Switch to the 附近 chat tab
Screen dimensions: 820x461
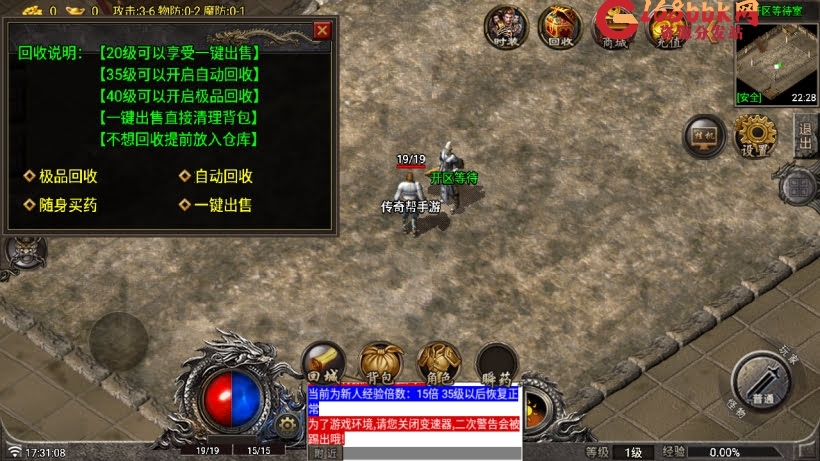coord(326,453)
